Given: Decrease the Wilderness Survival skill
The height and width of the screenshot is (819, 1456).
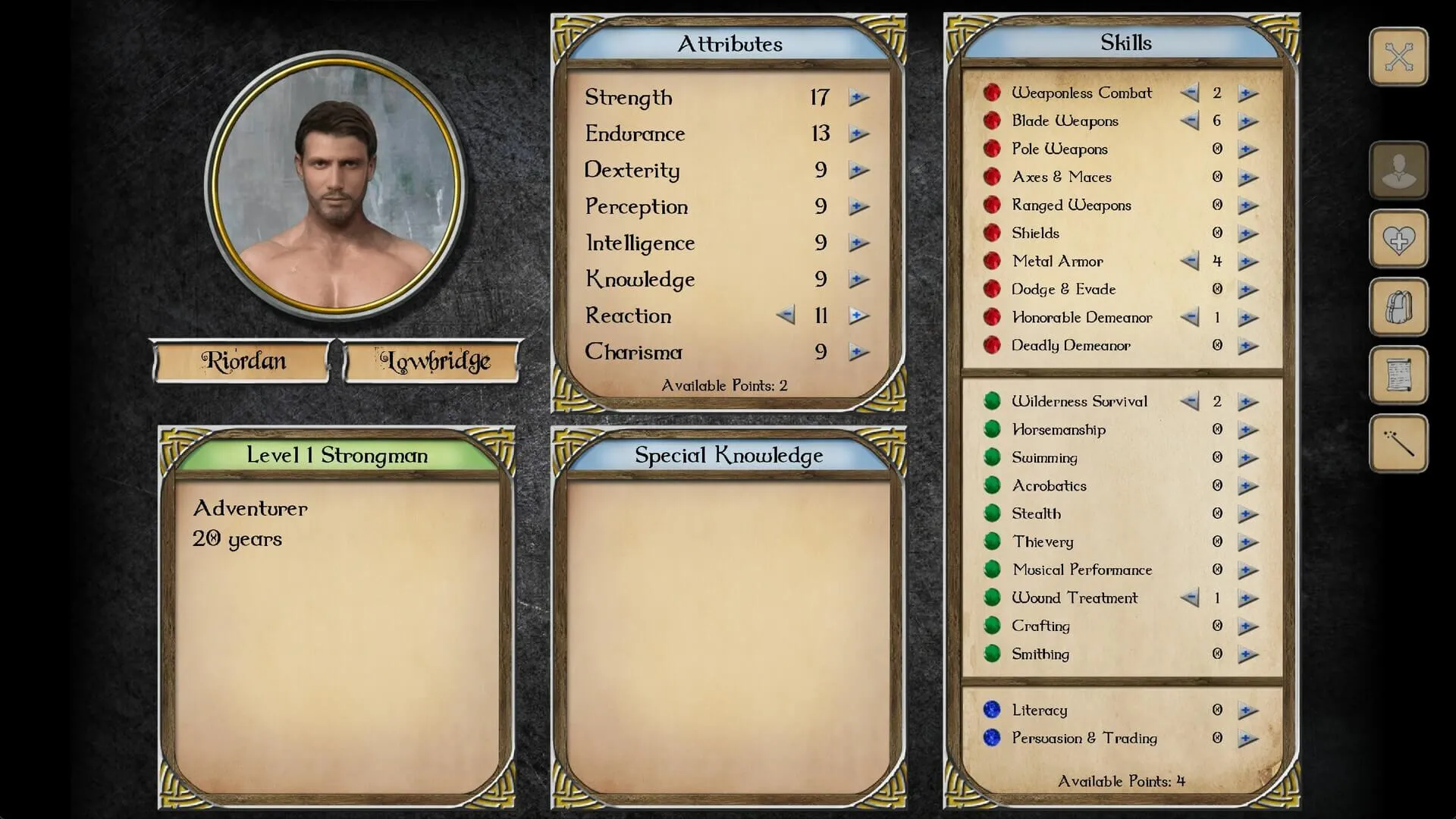Looking at the screenshot, I should pos(1189,402).
